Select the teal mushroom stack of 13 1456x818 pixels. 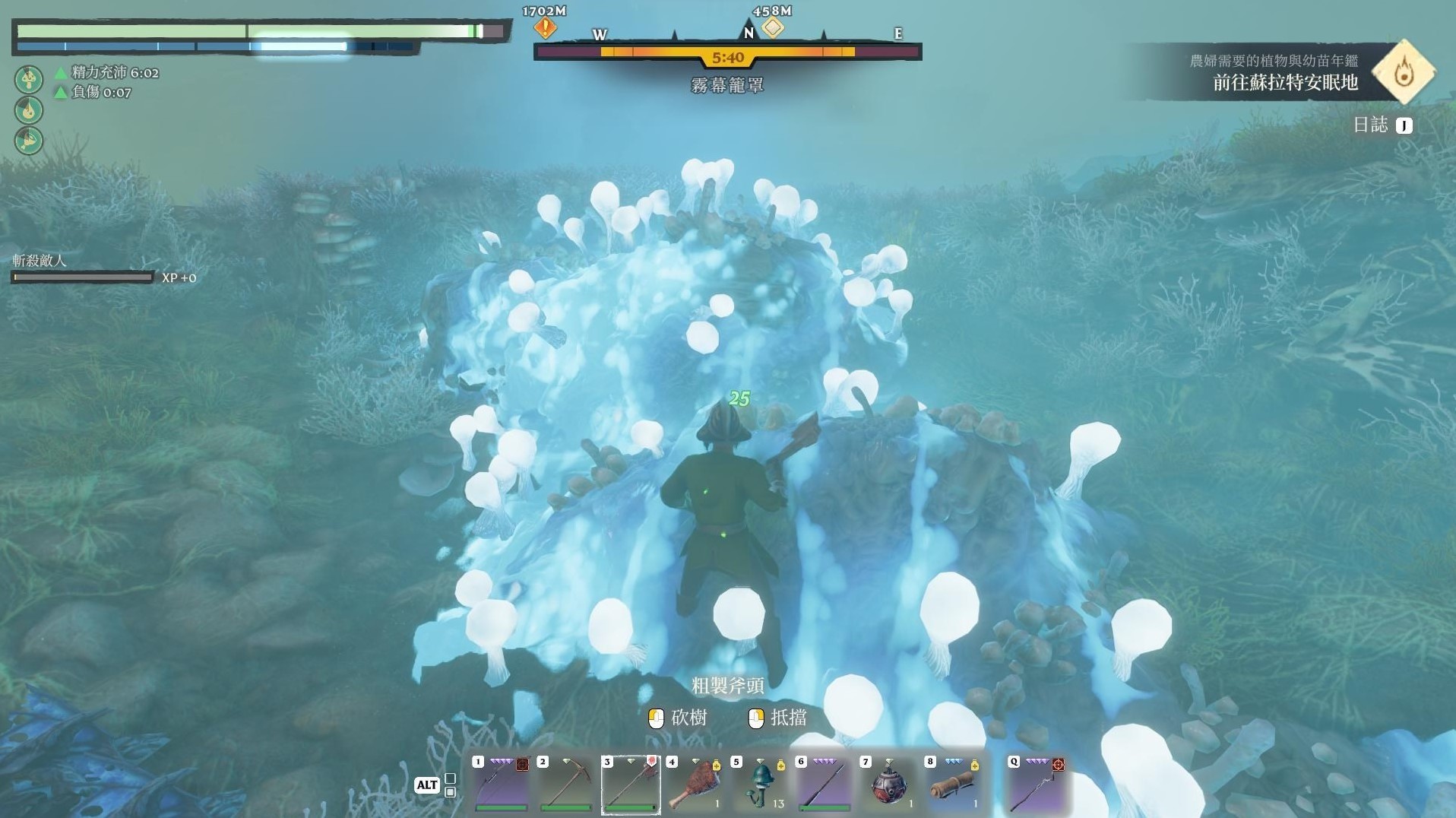[759, 785]
